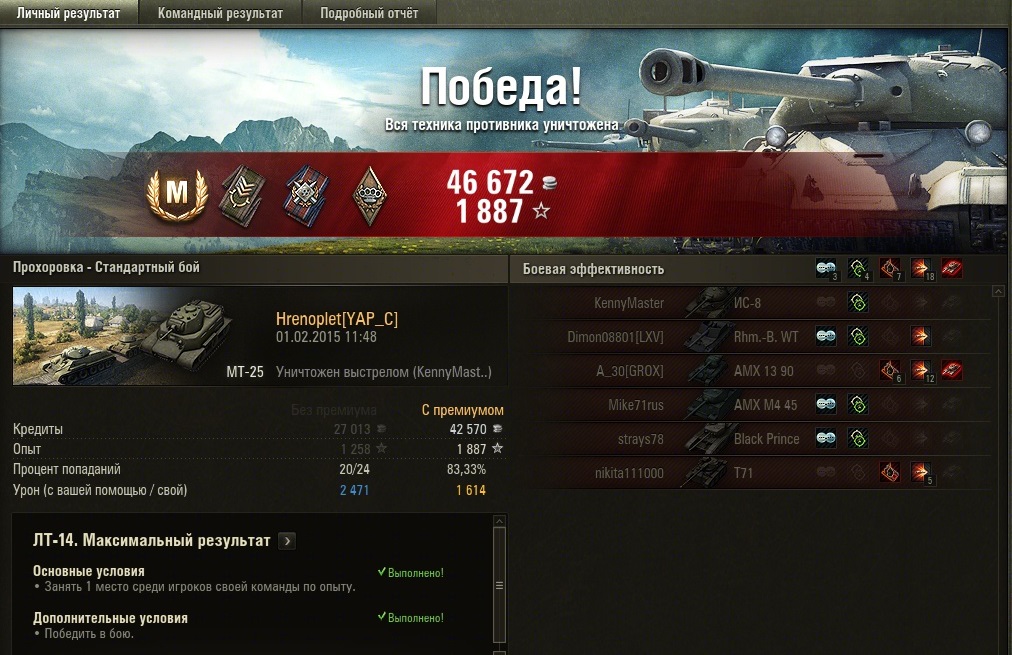Image resolution: width=1012 pixels, height=655 pixels.
Task: Open the Командный результат tab
Action: pyautogui.click(x=220, y=13)
